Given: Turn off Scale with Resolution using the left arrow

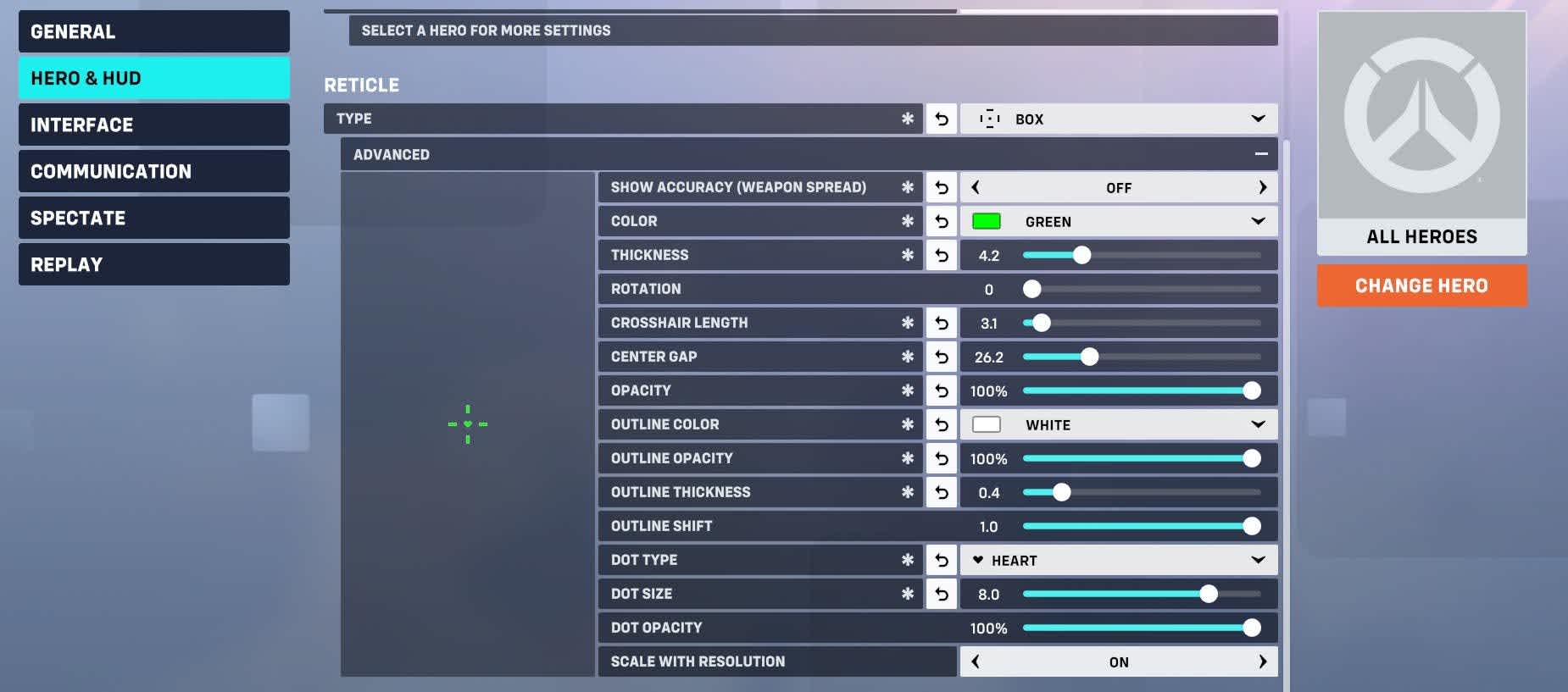Looking at the screenshot, I should 976,662.
